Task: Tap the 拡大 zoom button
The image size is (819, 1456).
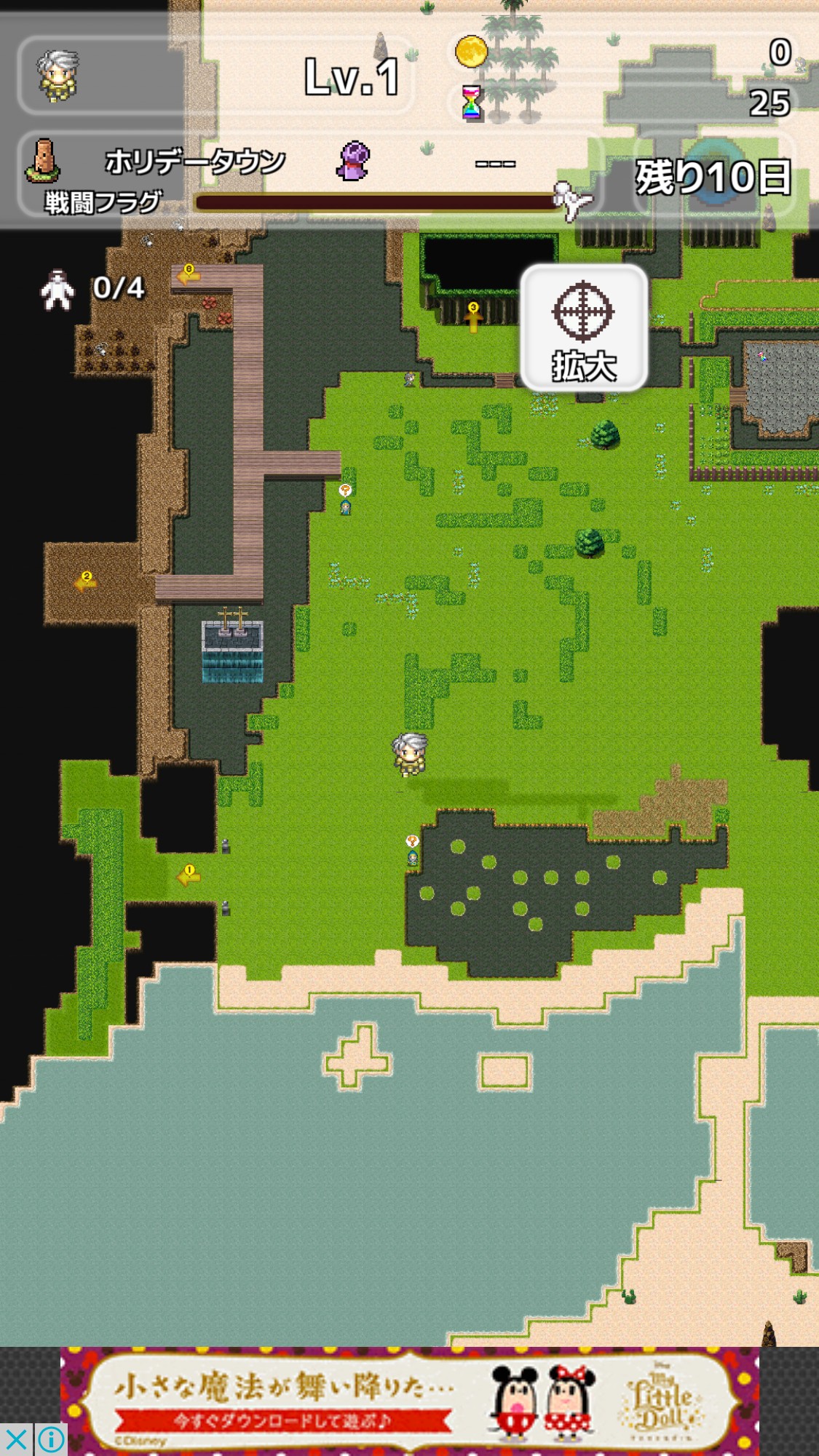Action: 584,328
